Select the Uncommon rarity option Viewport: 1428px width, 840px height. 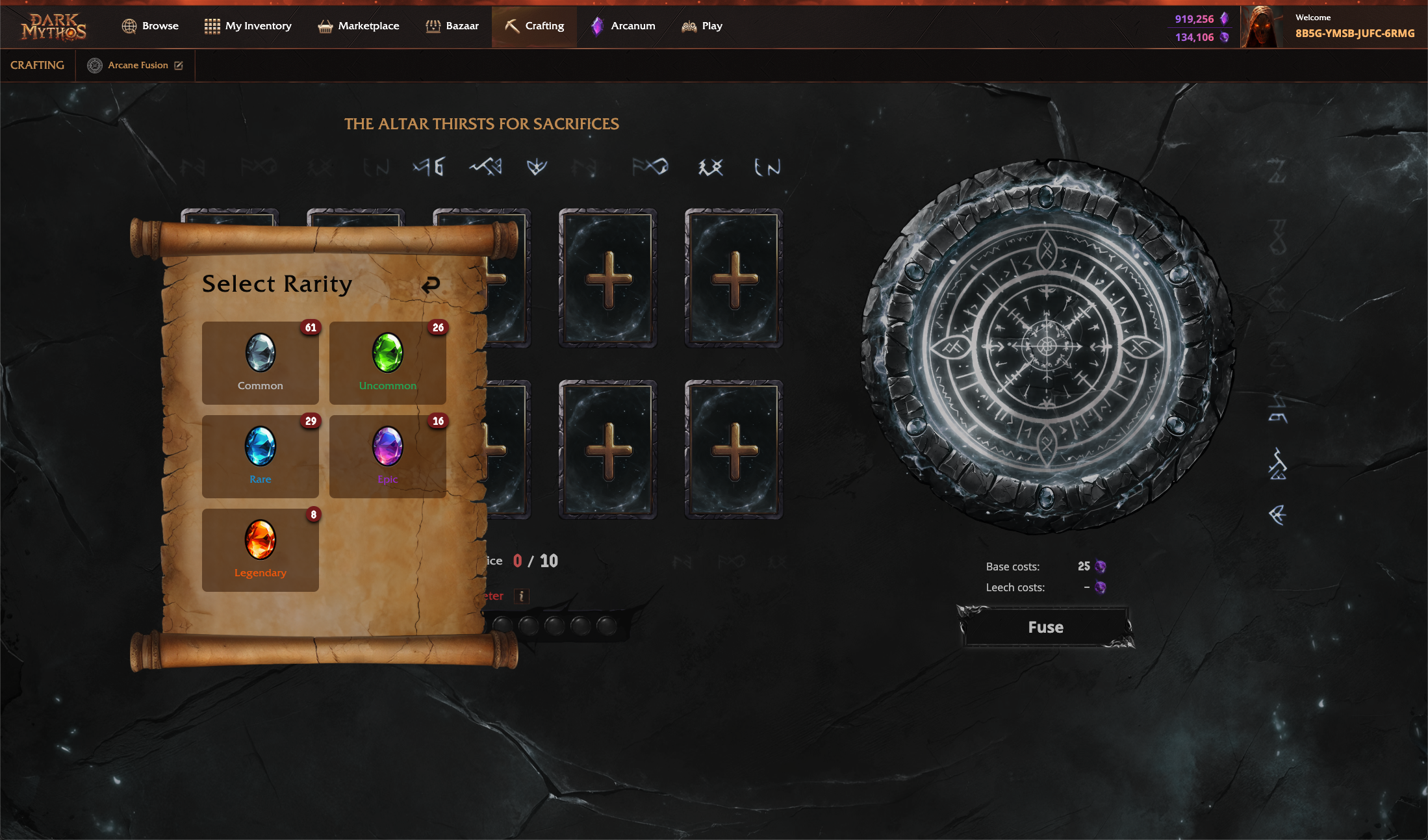tap(387, 363)
